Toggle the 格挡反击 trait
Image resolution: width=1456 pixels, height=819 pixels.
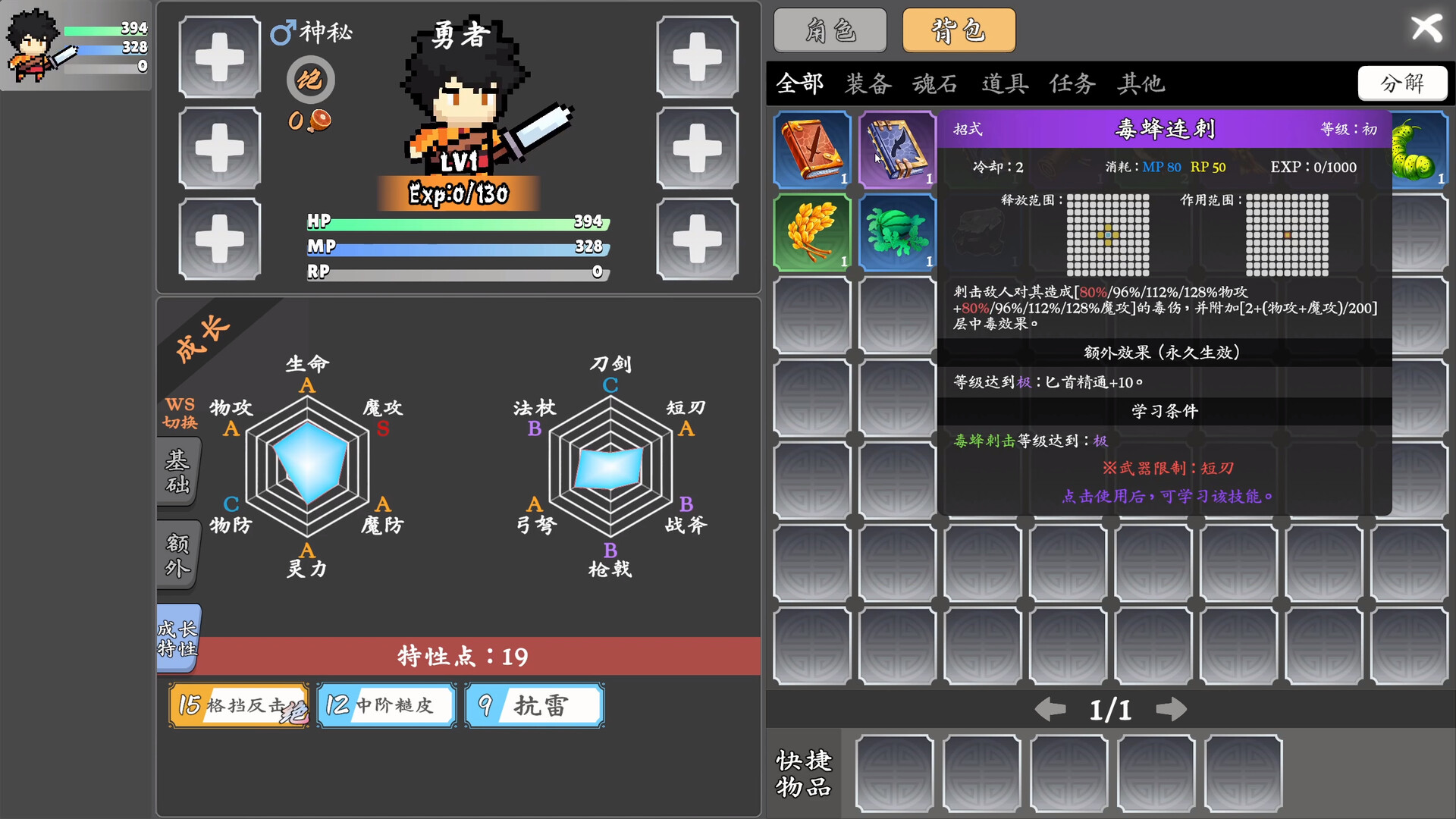click(238, 704)
